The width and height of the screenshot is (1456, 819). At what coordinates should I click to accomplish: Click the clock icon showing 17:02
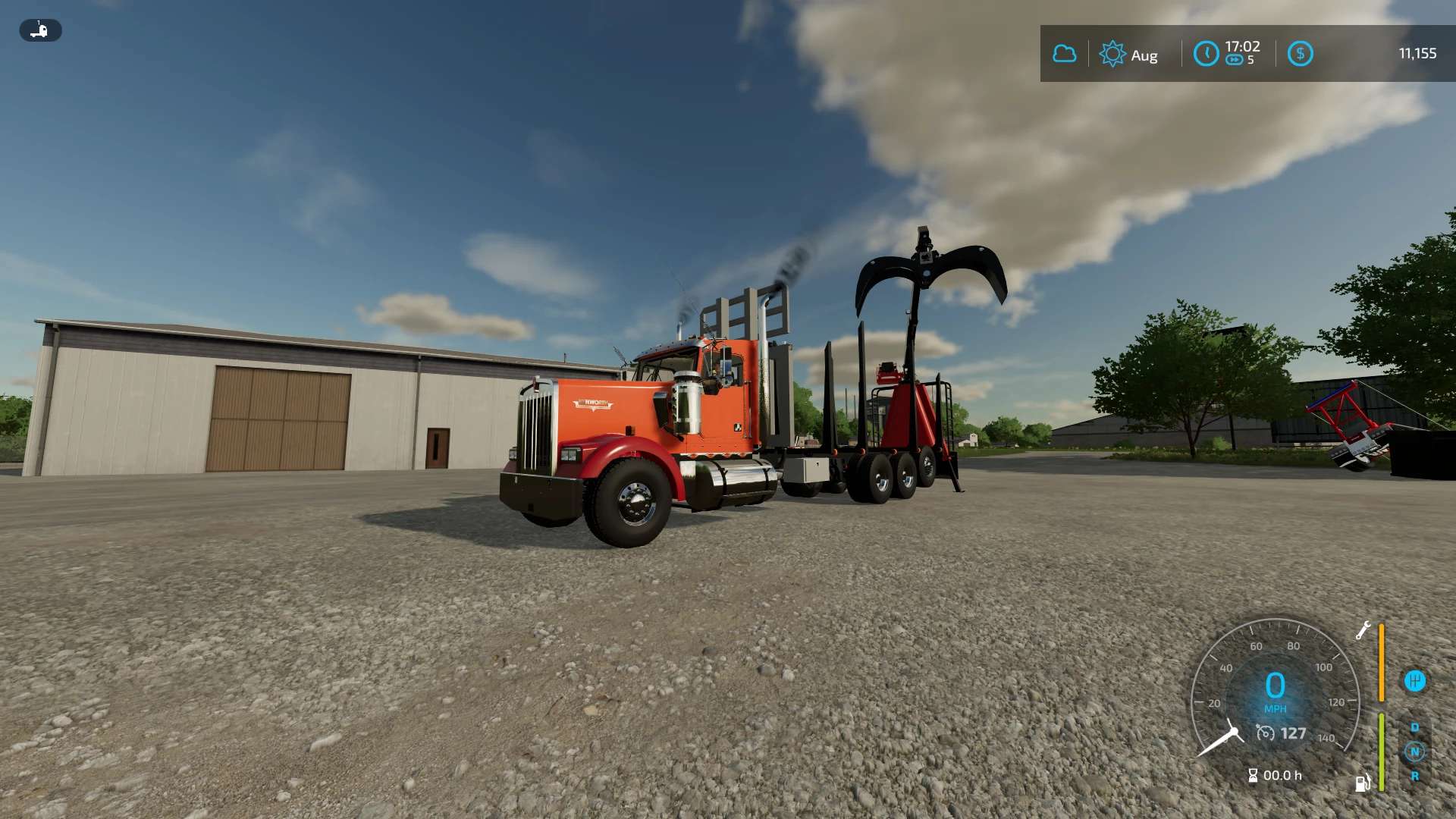point(1207,53)
